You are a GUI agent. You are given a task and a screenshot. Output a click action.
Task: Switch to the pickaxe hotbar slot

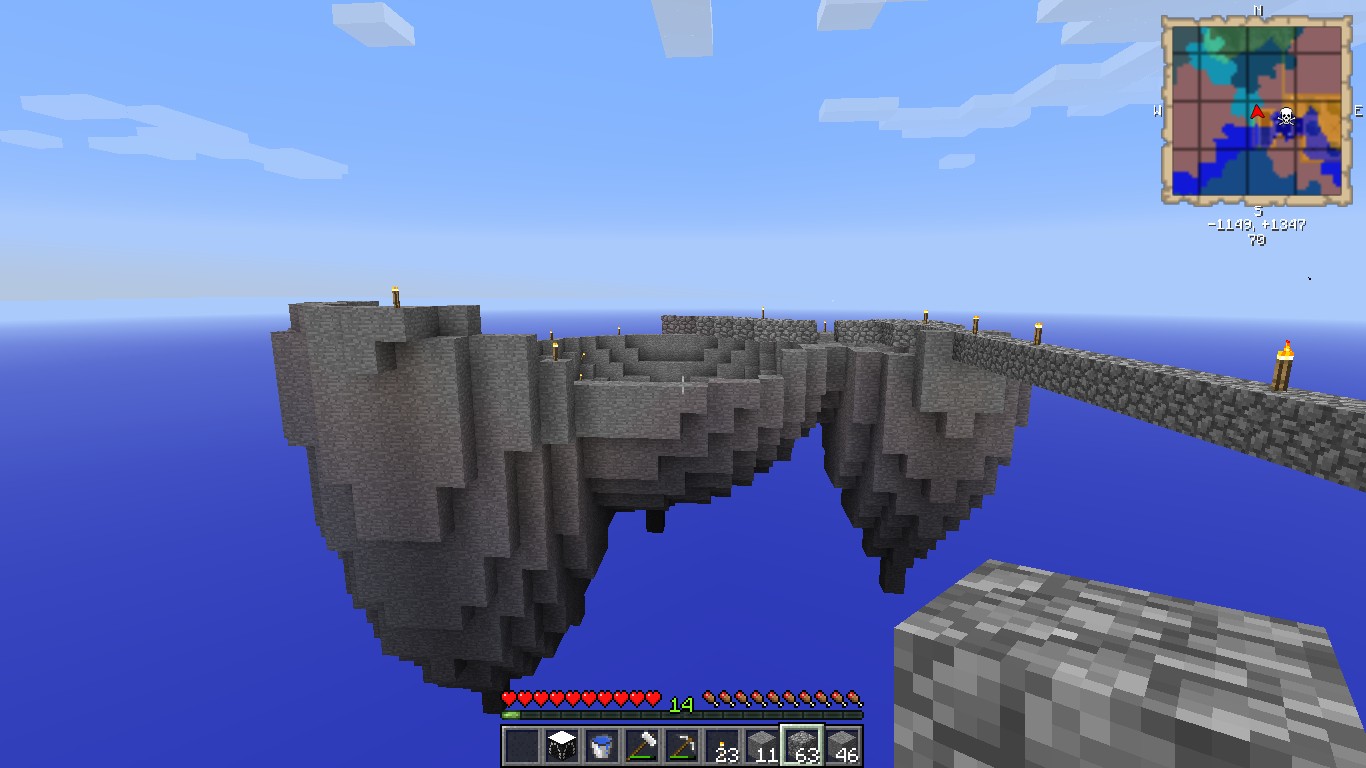tap(682, 746)
